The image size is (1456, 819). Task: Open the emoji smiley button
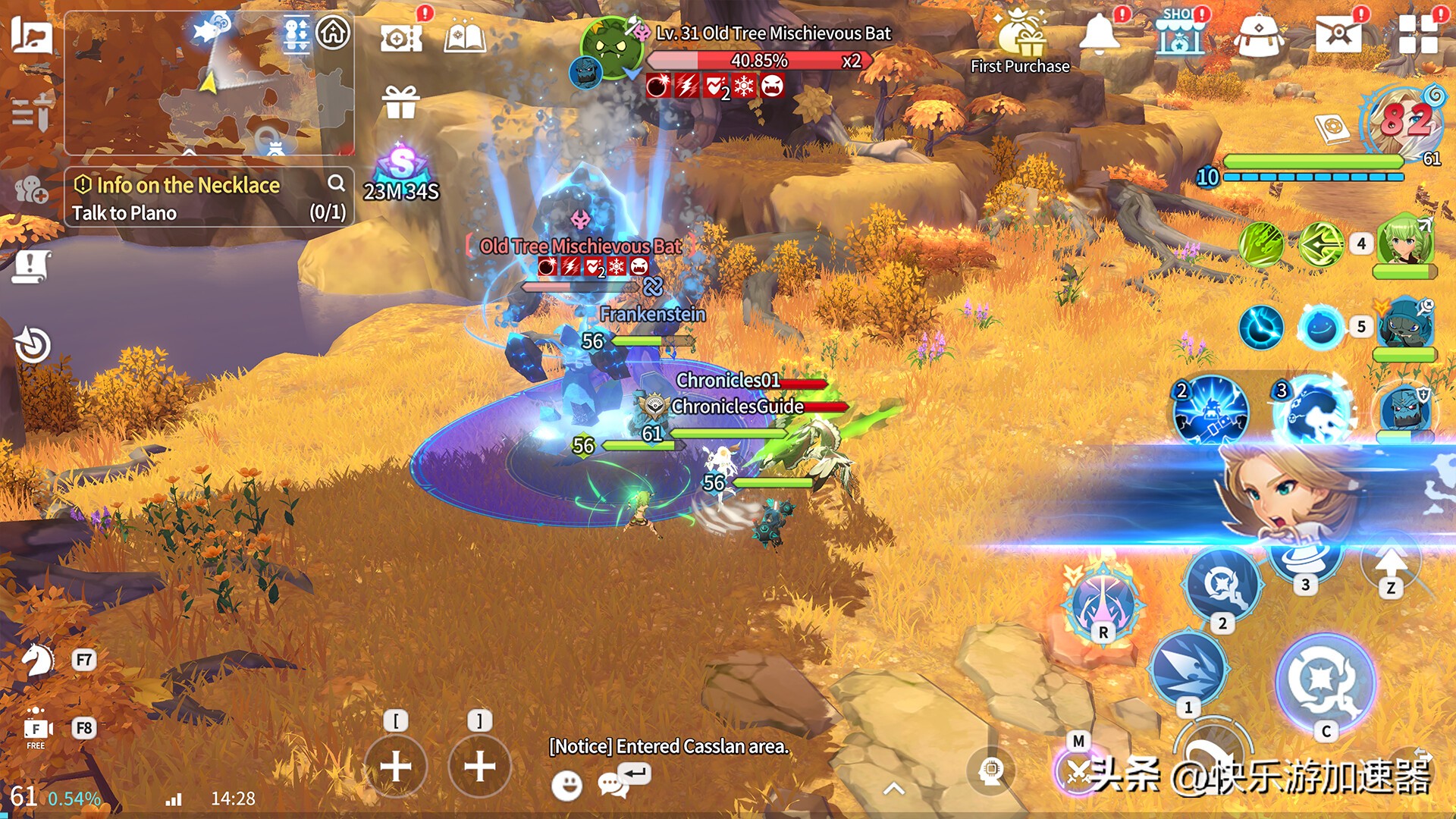566,786
